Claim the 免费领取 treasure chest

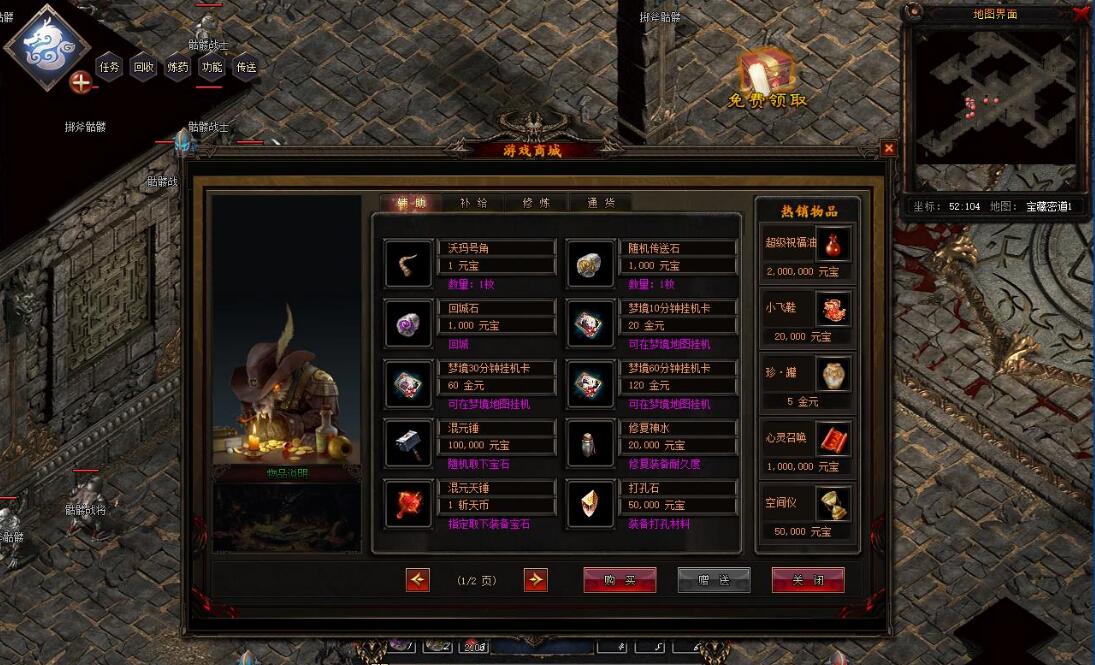[x=767, y=77]
